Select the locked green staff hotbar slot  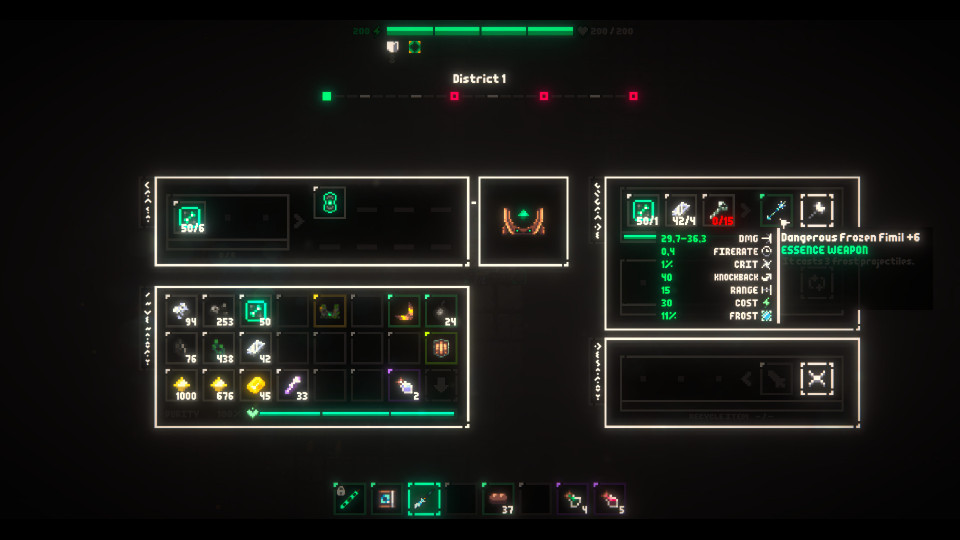click(x=350, y=498)
